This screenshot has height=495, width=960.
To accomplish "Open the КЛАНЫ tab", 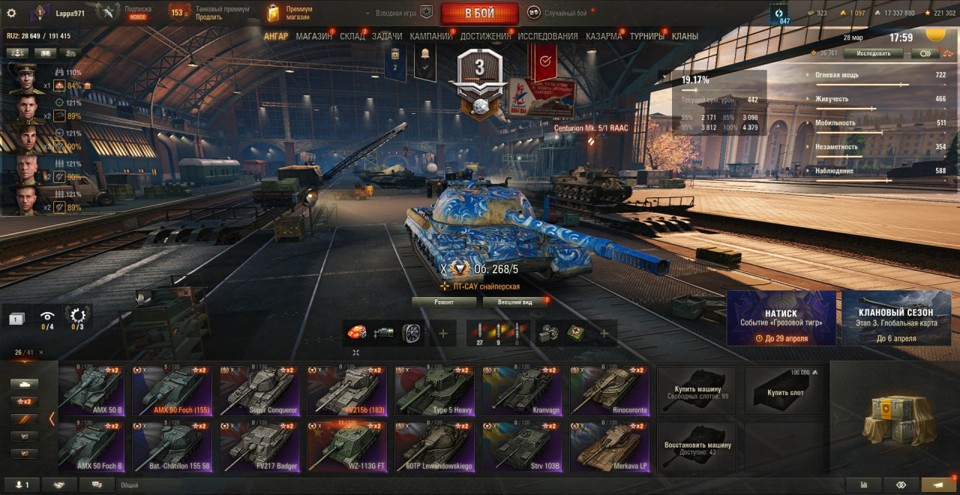I will [x=685, y=36].
